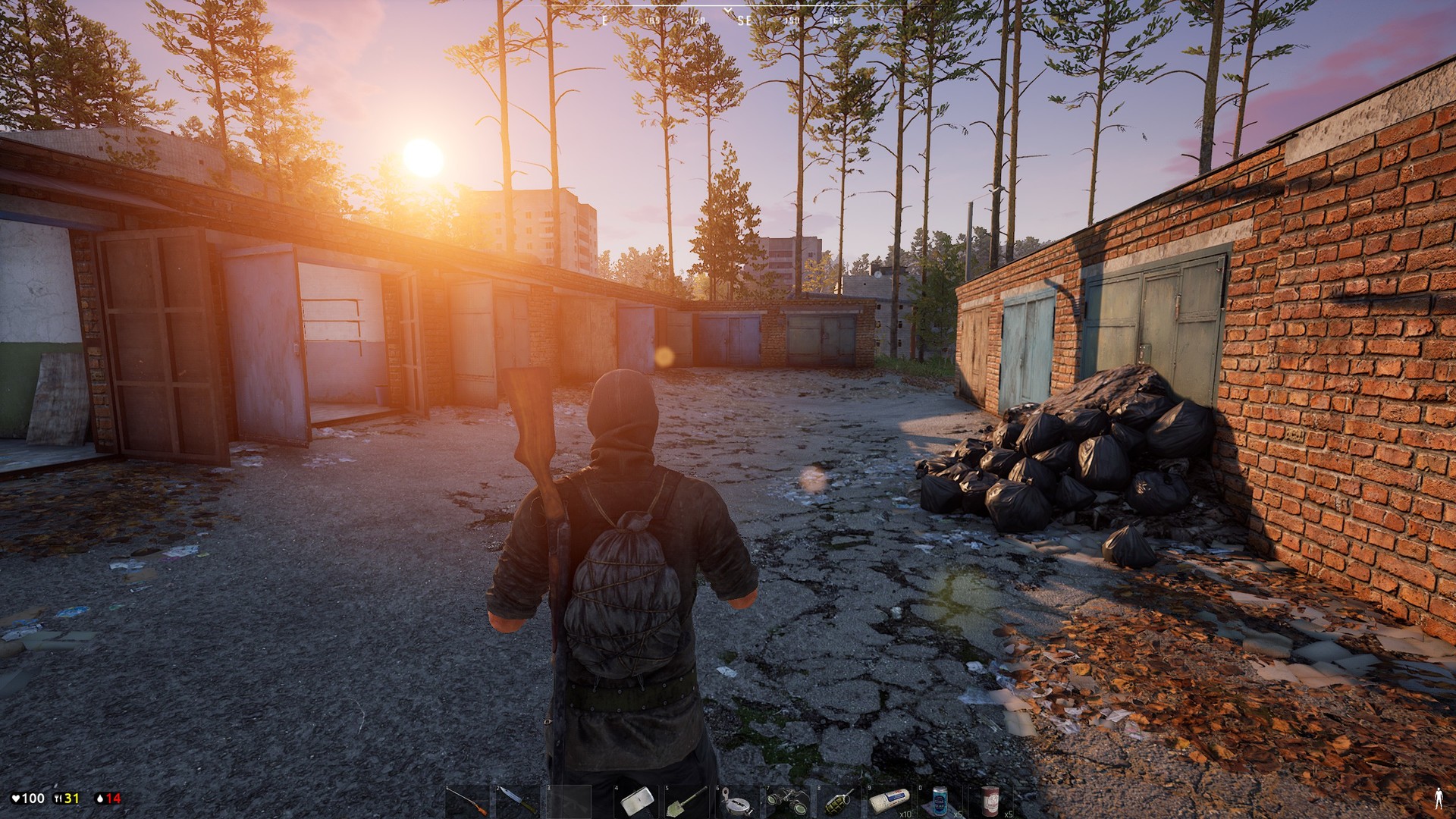Click the heart health icon
The width and height of the screenshot is (1456, 819).
click(x=16, y=798)
